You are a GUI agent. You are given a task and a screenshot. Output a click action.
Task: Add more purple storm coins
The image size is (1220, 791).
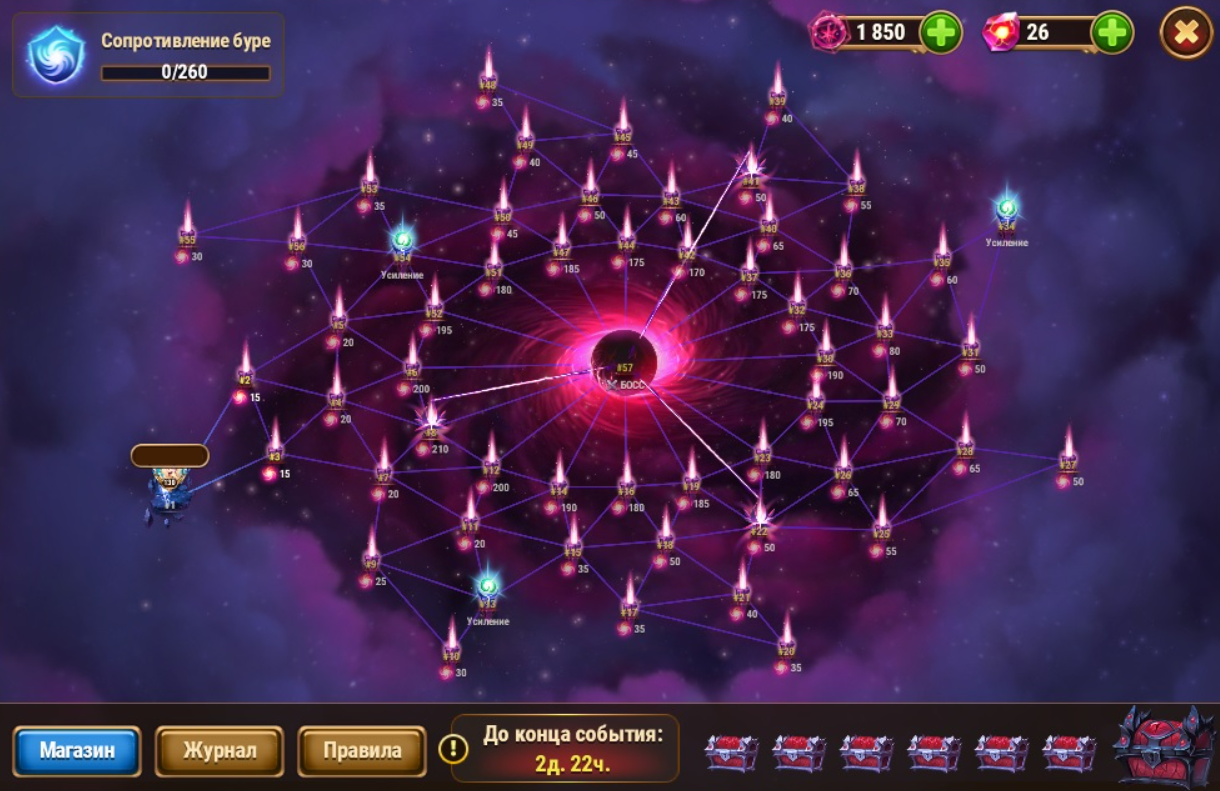pos(940,33)
